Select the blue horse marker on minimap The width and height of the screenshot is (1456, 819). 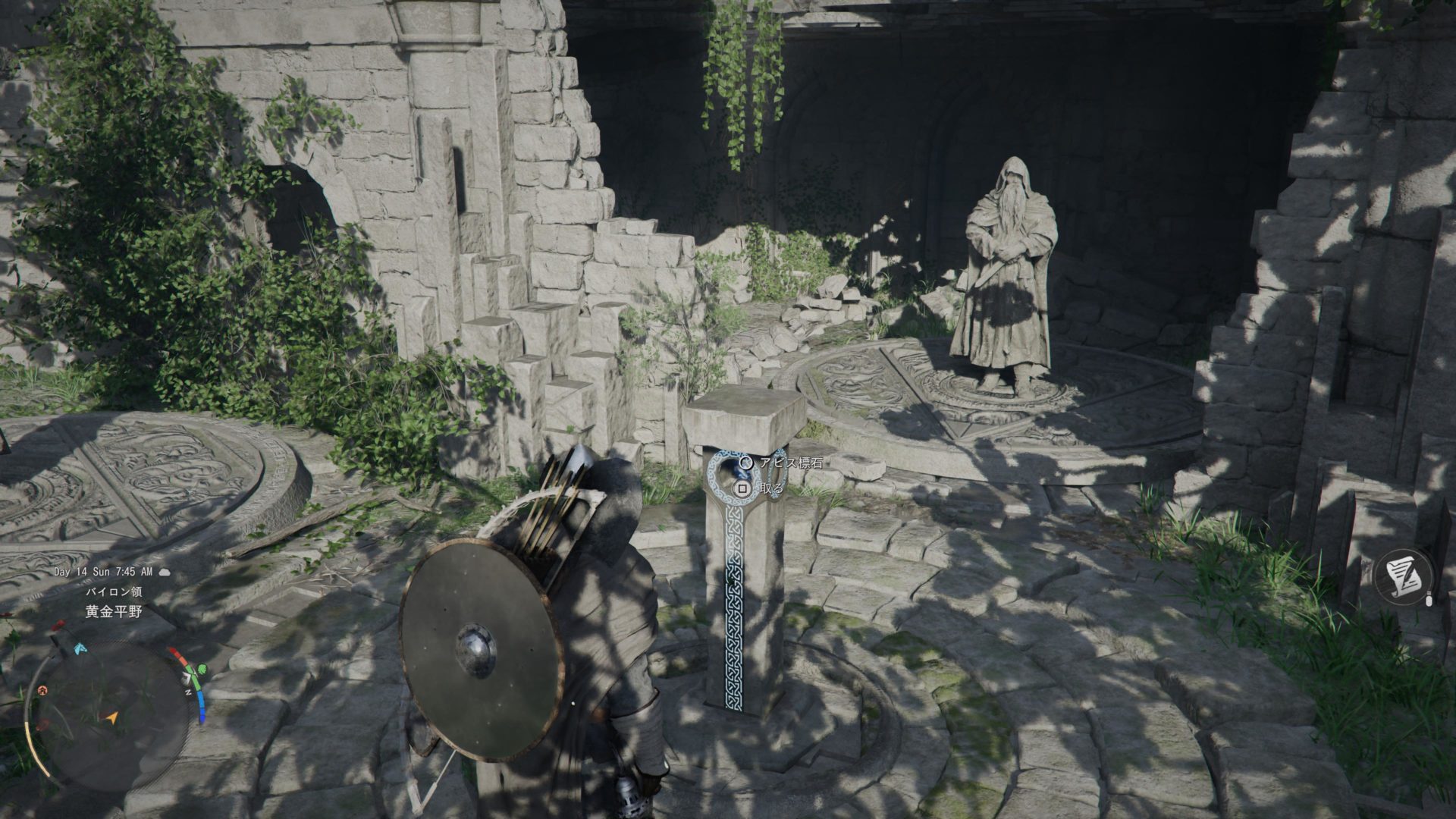tap(80, 649)
